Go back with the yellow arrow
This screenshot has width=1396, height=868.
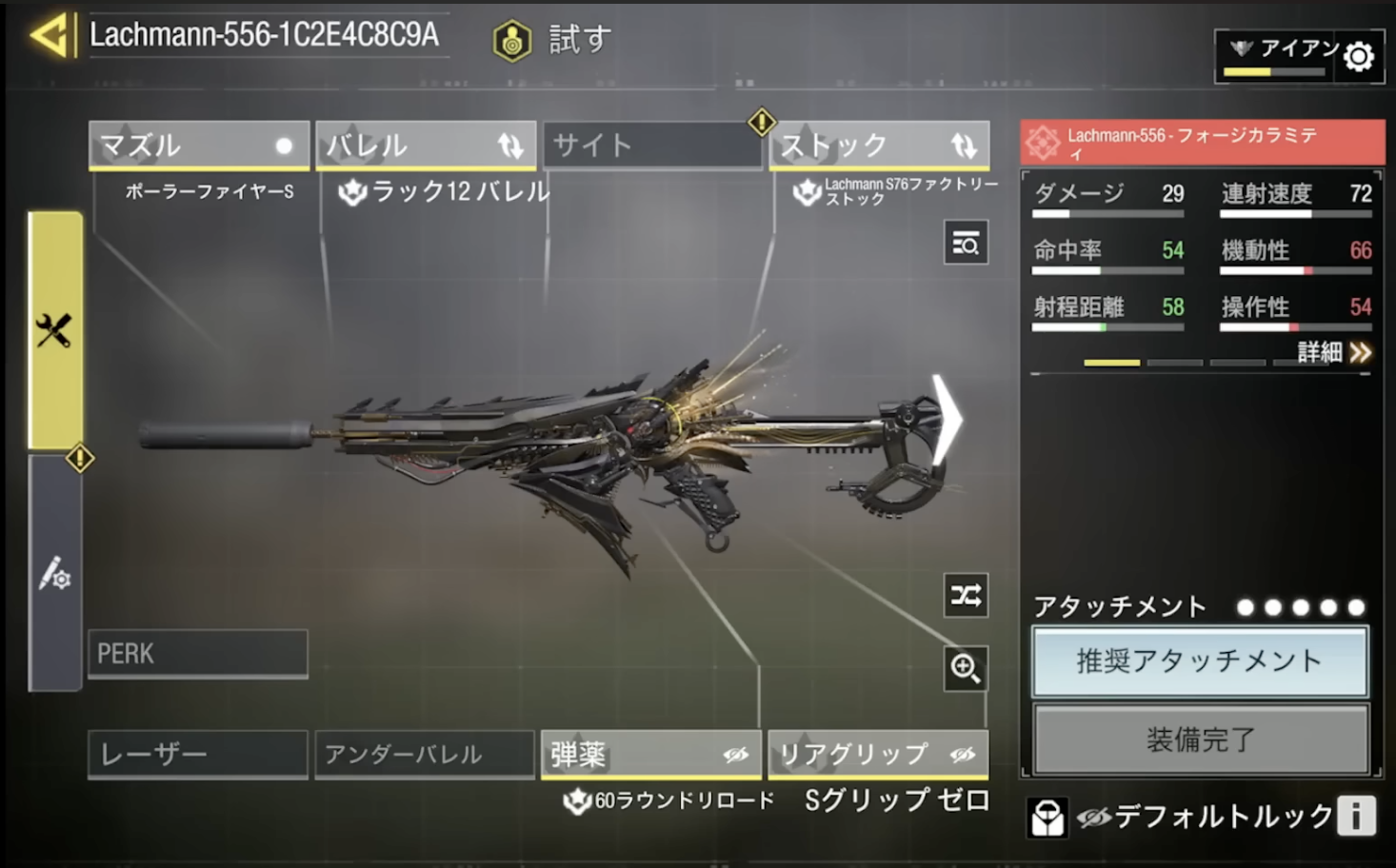click(50, 36)
